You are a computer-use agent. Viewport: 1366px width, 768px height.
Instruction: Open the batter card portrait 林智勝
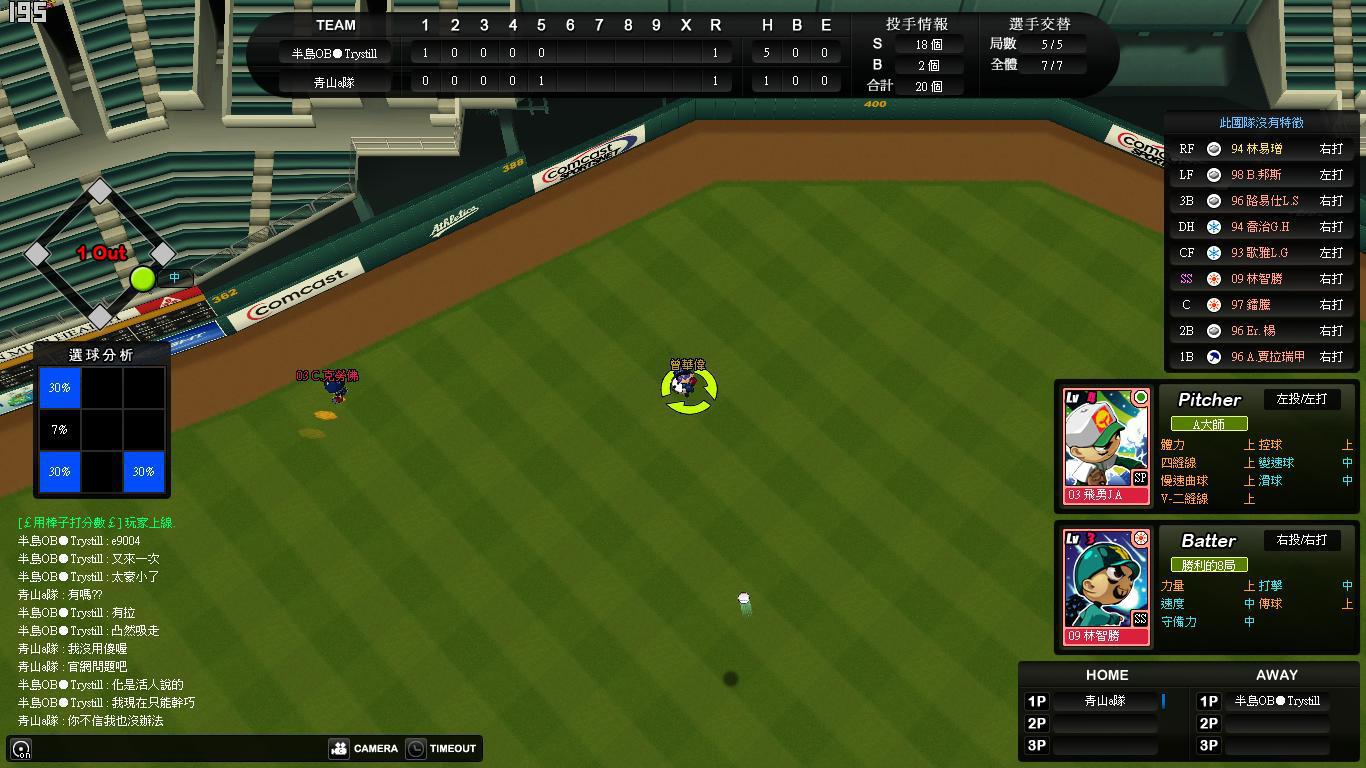[1106, 586]
